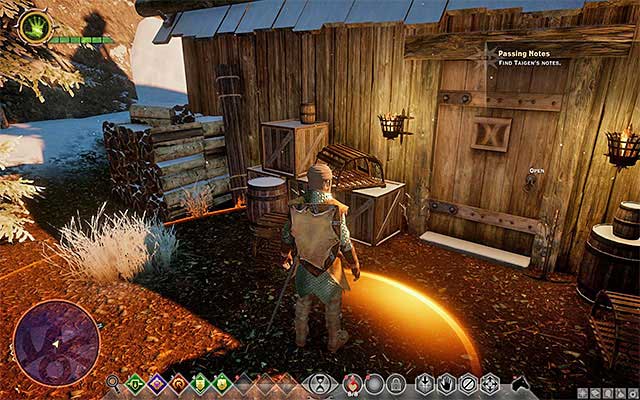Screen dimensions: 640x400
Task: Activate the four-arrow move command
Action: click(x=489, y=383)
